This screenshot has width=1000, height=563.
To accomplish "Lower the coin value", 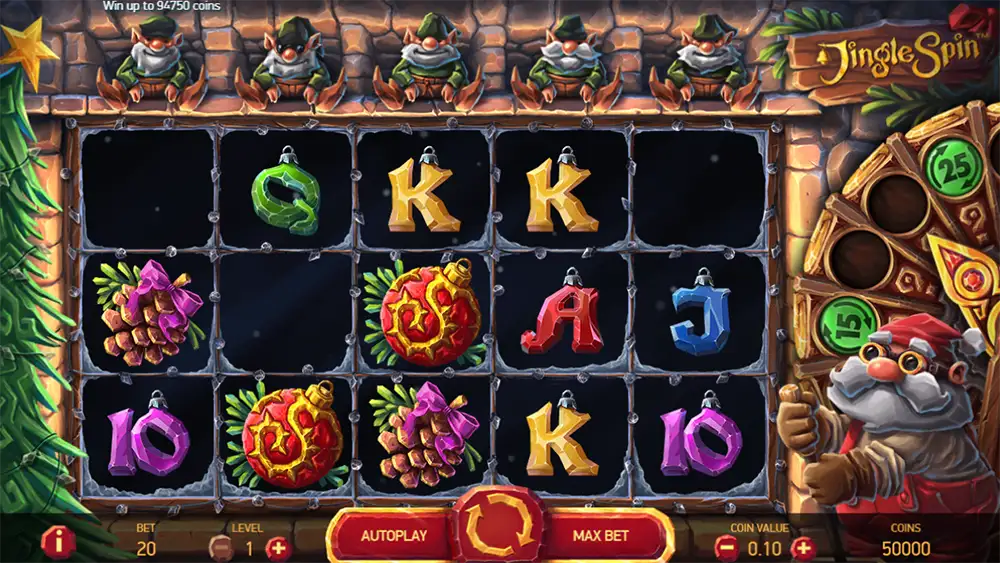I will point(727,548).
